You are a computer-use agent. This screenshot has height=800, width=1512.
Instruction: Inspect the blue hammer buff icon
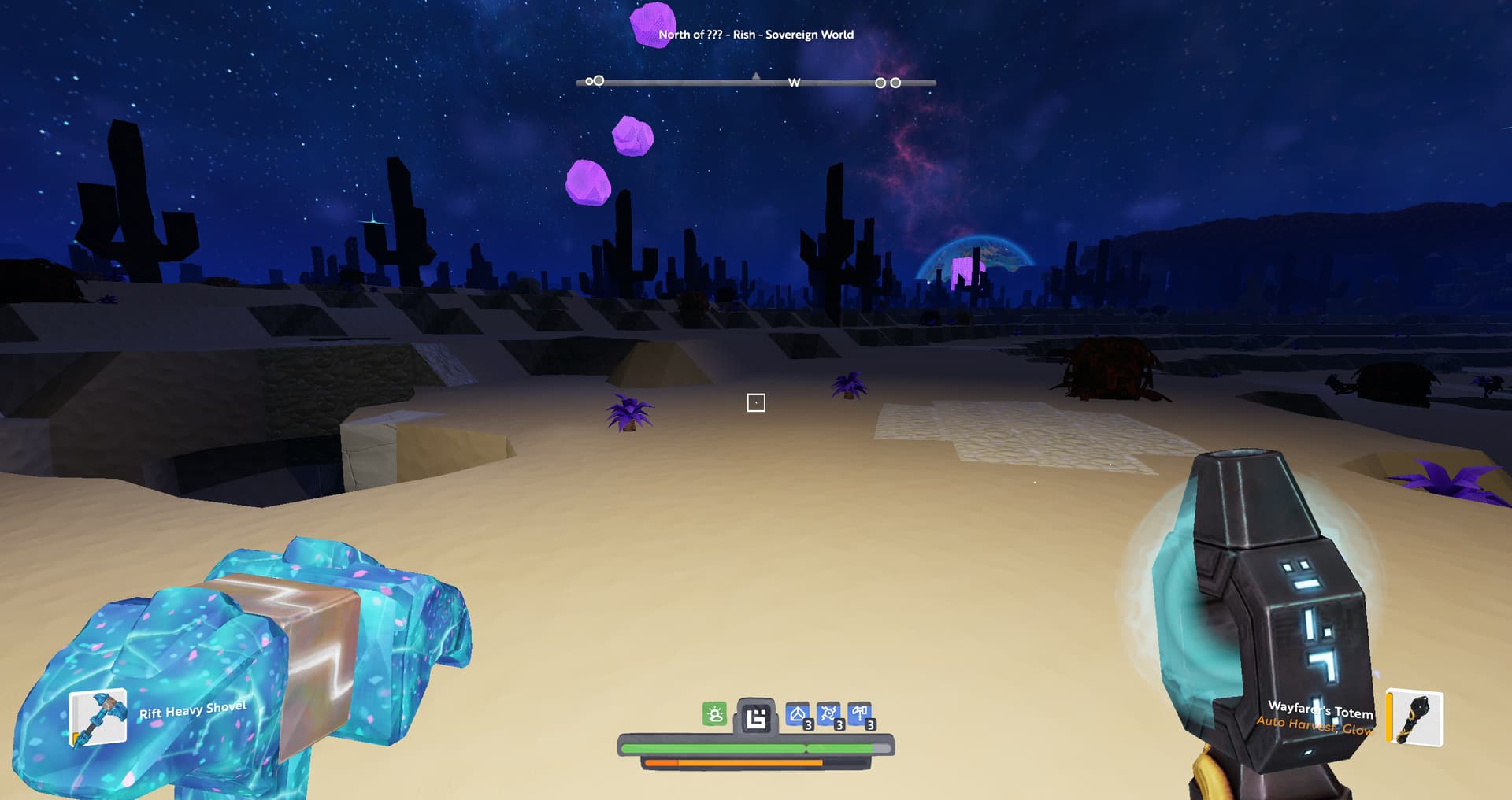[x=860, y=715]
